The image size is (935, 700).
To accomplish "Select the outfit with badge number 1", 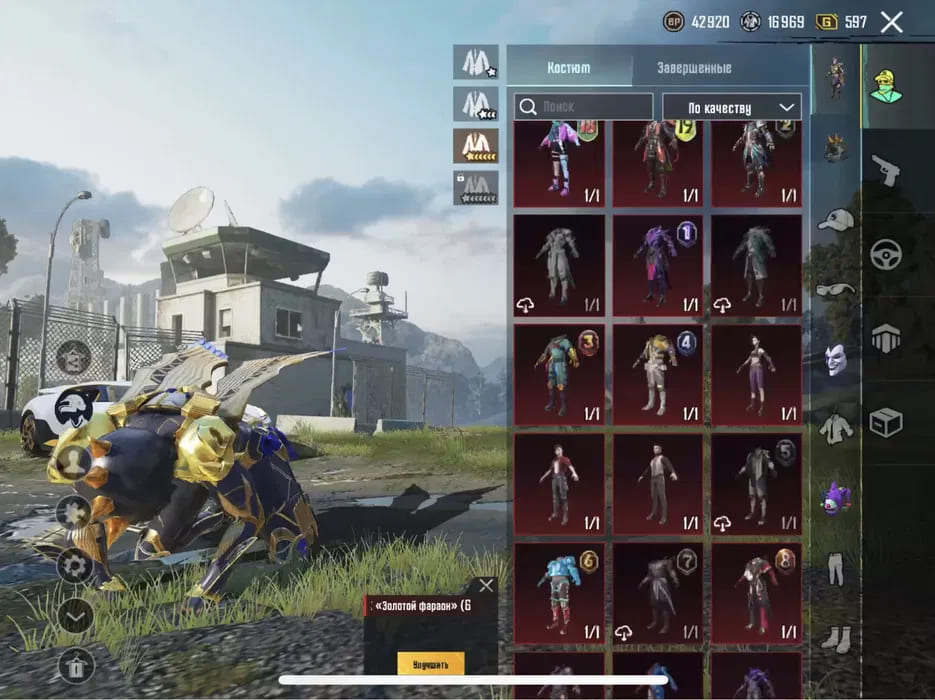I will click(x=657, y=265).
